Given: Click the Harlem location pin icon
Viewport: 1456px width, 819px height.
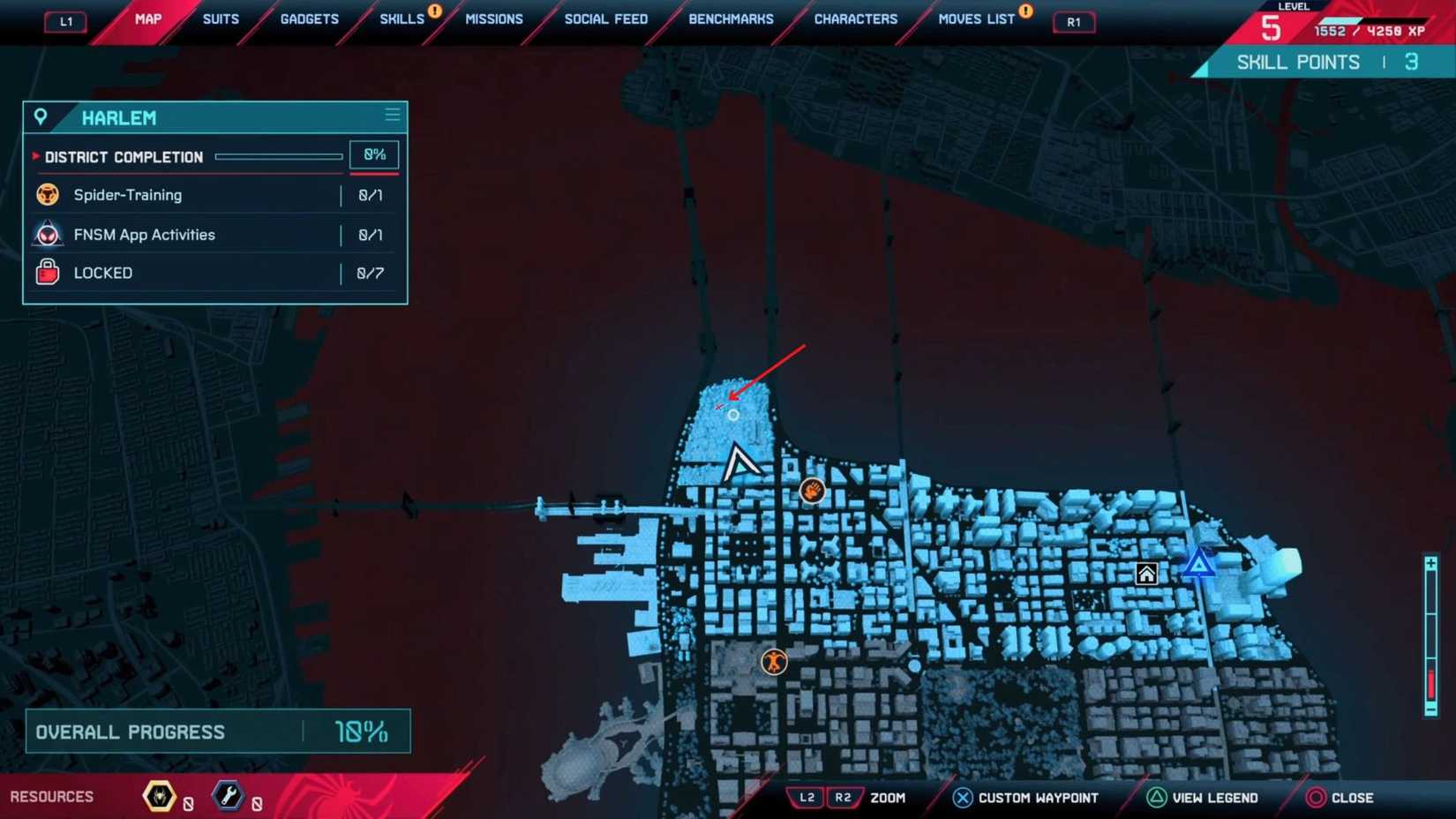Looking at the screenshot, I should [x=41, y=116].
